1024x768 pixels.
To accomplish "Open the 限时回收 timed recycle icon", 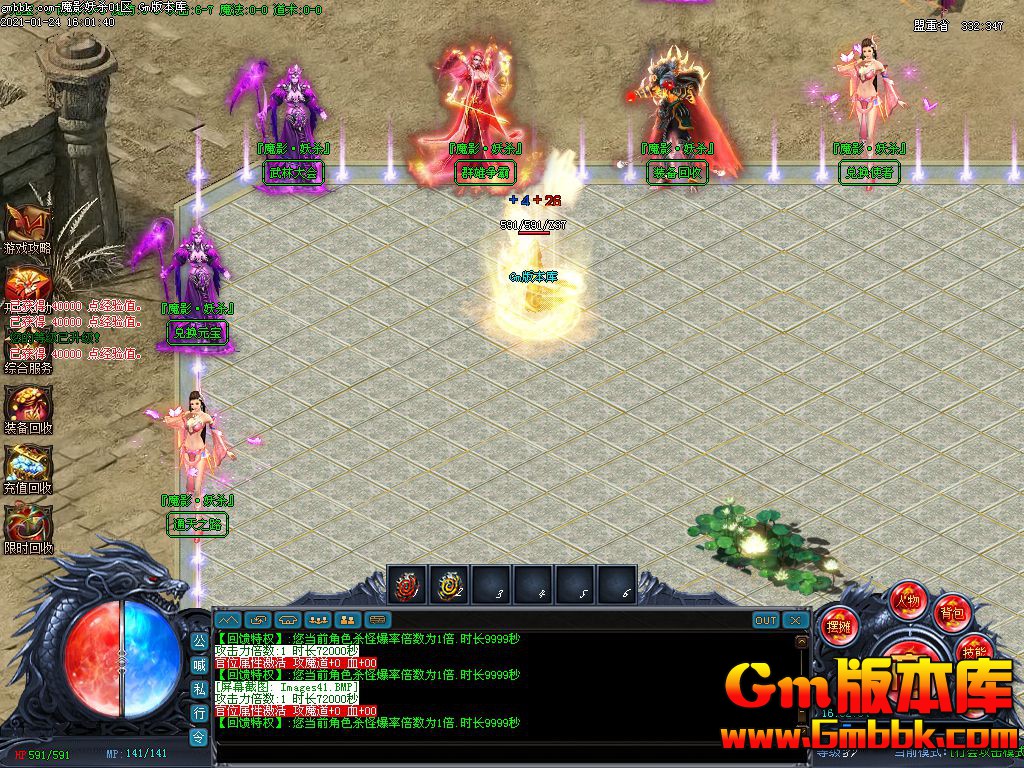I will [25, 524].
